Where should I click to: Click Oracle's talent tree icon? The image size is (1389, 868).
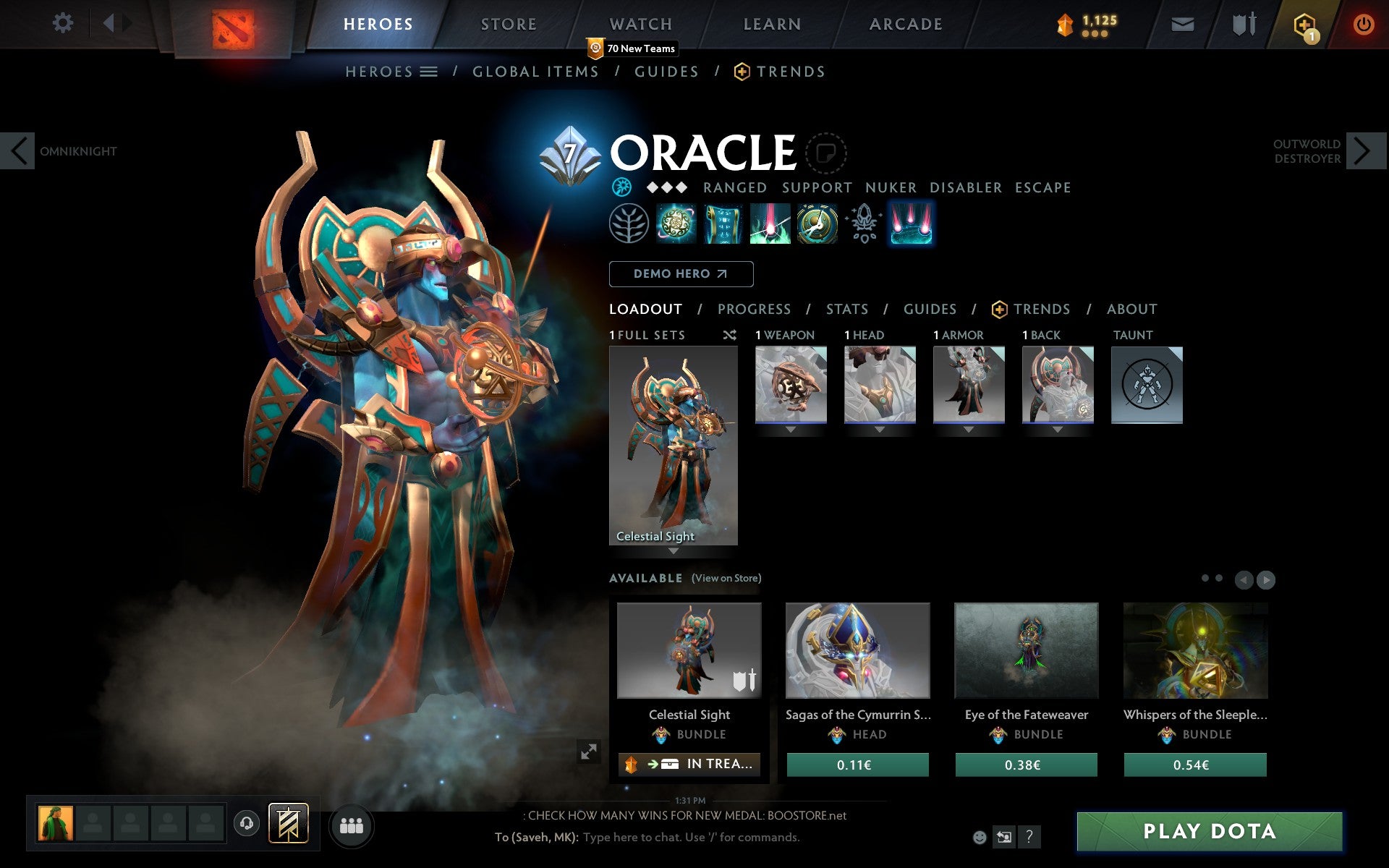coord(862,224)
